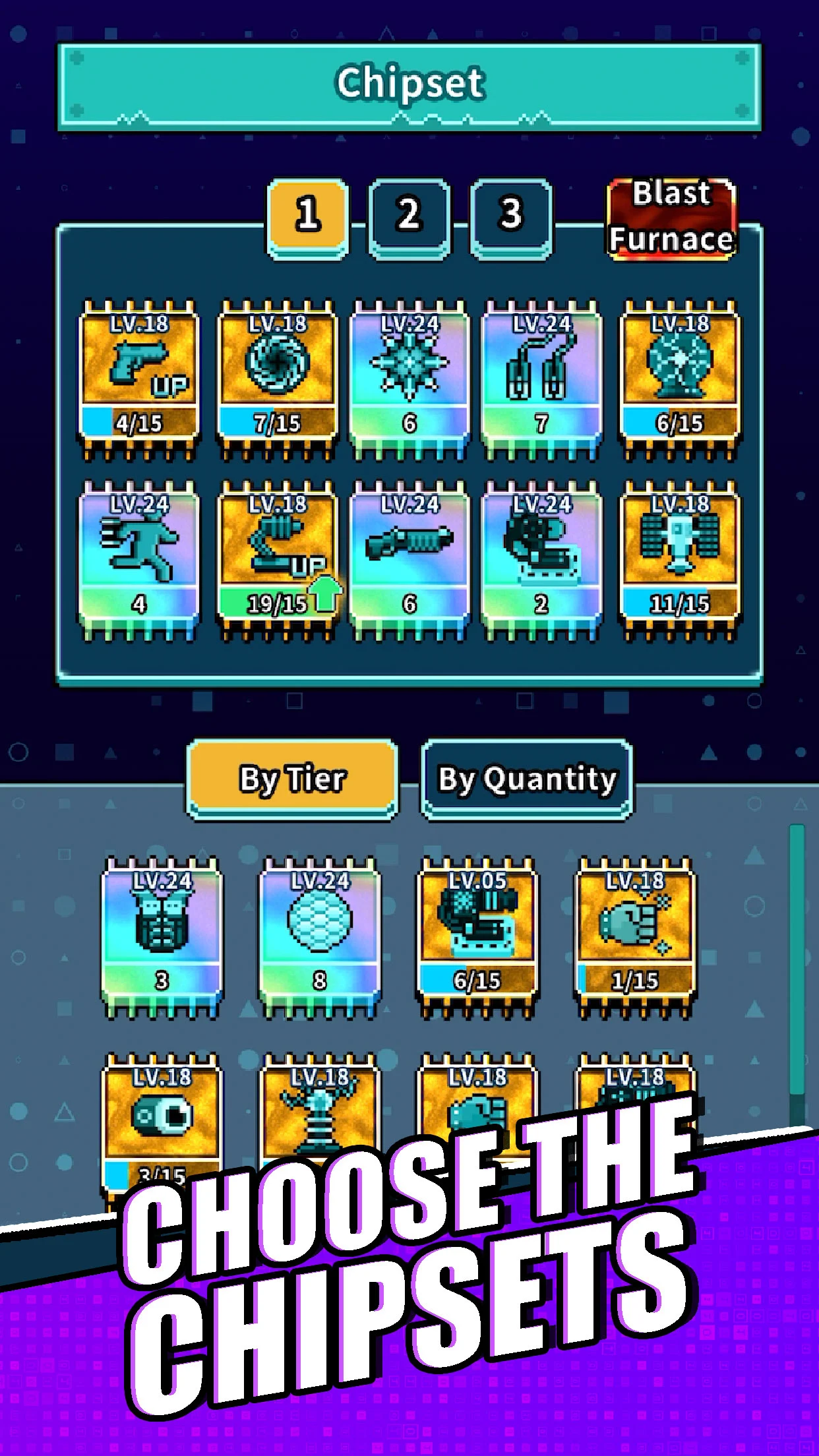Choose the running man chip
Viewport: 819px width, 1456px height.
click(x=139, y=559)
